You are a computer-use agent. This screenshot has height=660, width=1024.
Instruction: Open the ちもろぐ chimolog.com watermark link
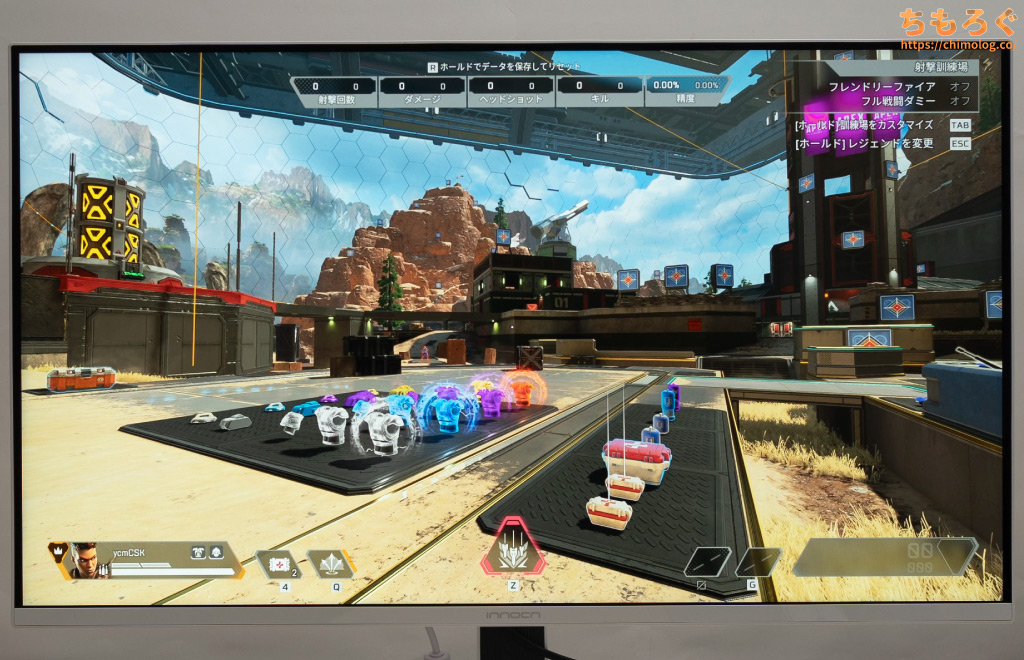(x=953, y=28)
